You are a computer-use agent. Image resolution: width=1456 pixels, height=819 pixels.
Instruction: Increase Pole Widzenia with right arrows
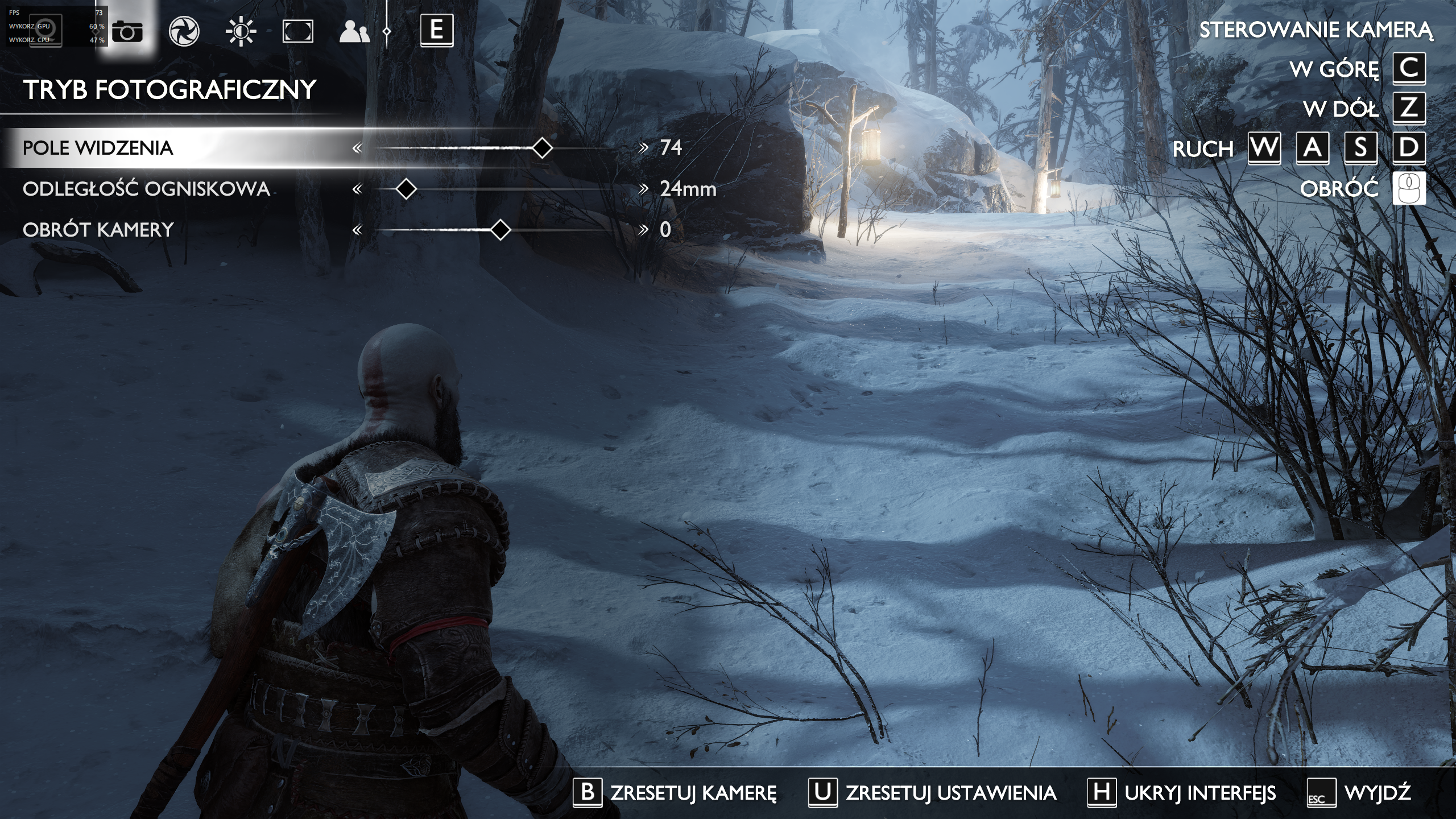[x=643, y=148]
